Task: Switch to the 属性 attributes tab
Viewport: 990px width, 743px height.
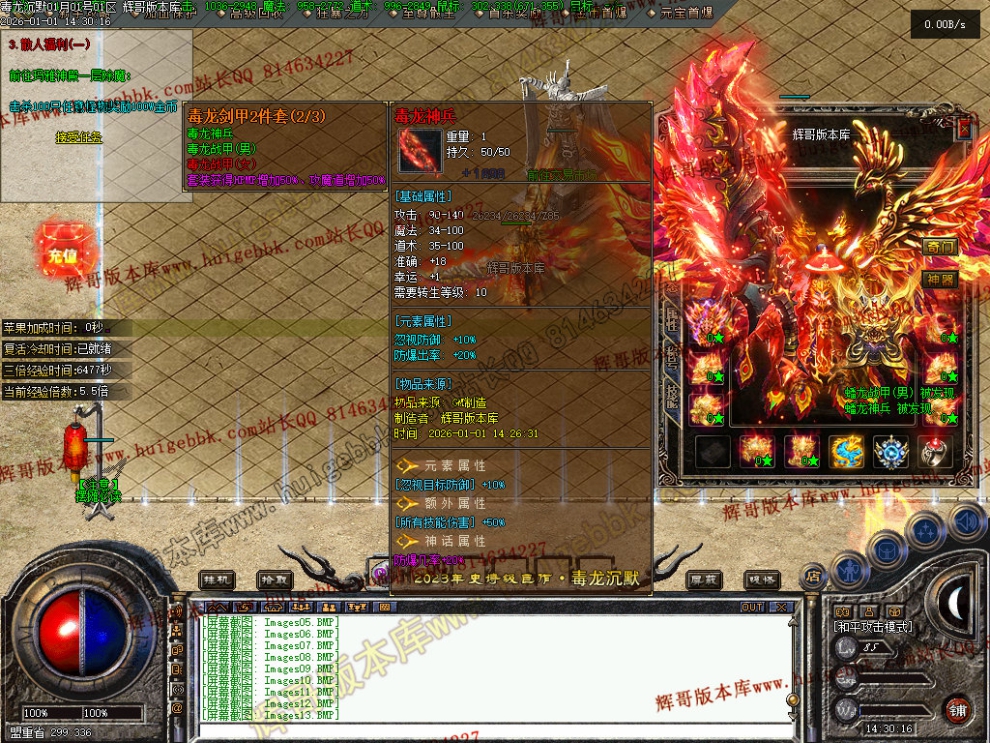Action: pyautogui.click(x=672, y=318)
